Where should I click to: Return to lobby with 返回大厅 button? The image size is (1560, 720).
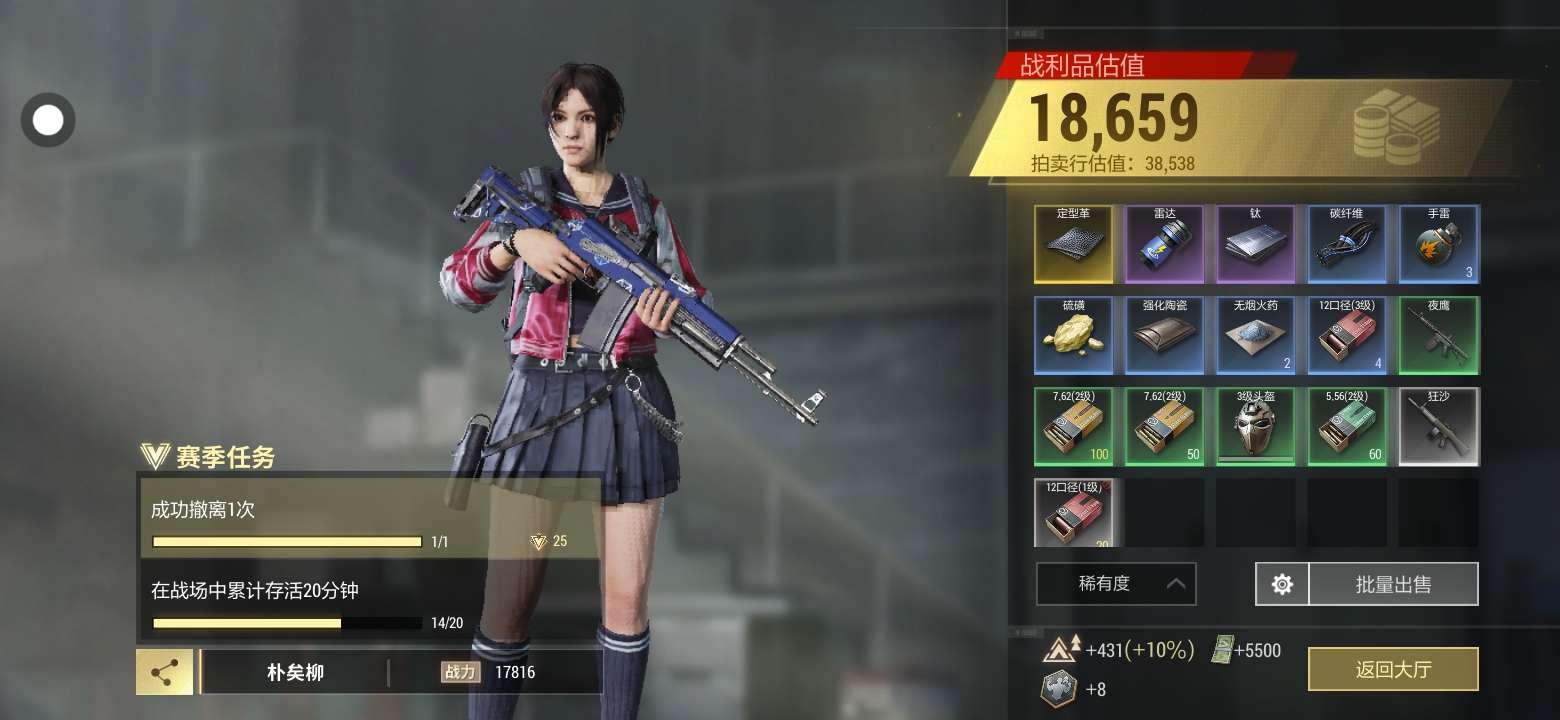(x=1392, y=669)
